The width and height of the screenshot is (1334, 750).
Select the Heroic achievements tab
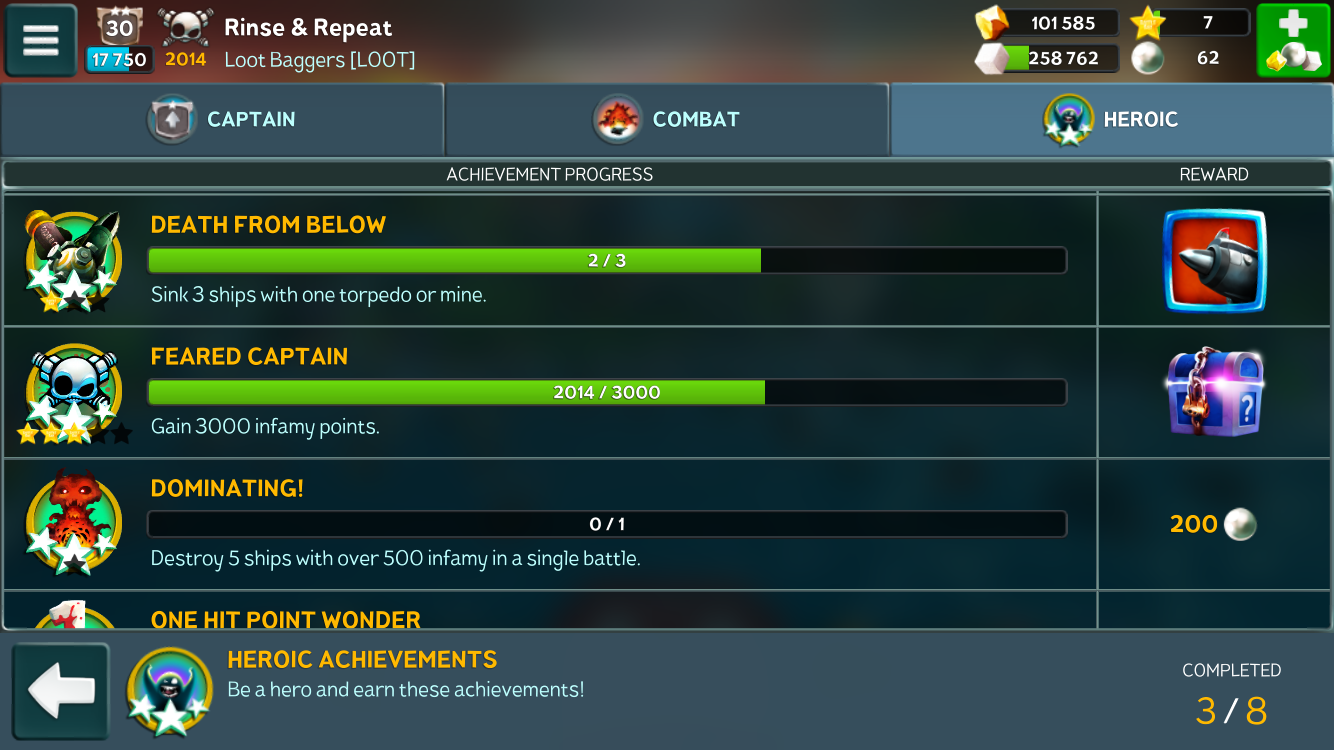pos(1111,120)
